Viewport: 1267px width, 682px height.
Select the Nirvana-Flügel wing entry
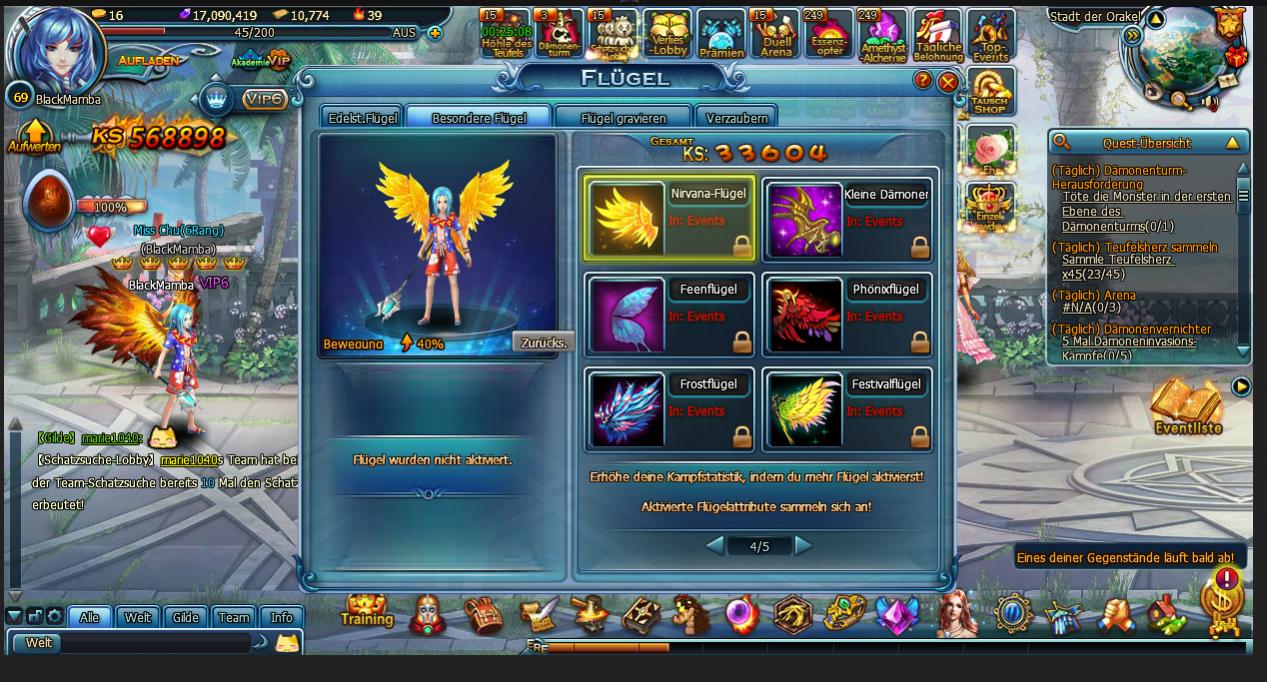(669, 219)
